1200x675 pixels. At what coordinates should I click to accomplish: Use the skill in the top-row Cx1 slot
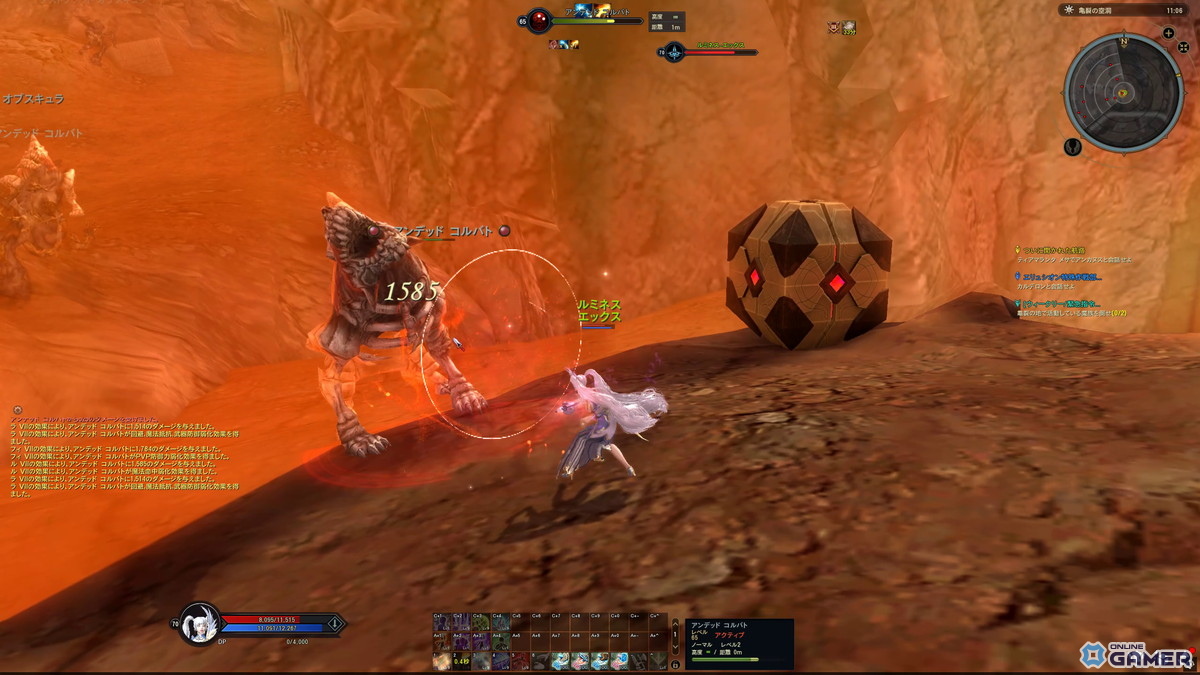tap(441, 623)
